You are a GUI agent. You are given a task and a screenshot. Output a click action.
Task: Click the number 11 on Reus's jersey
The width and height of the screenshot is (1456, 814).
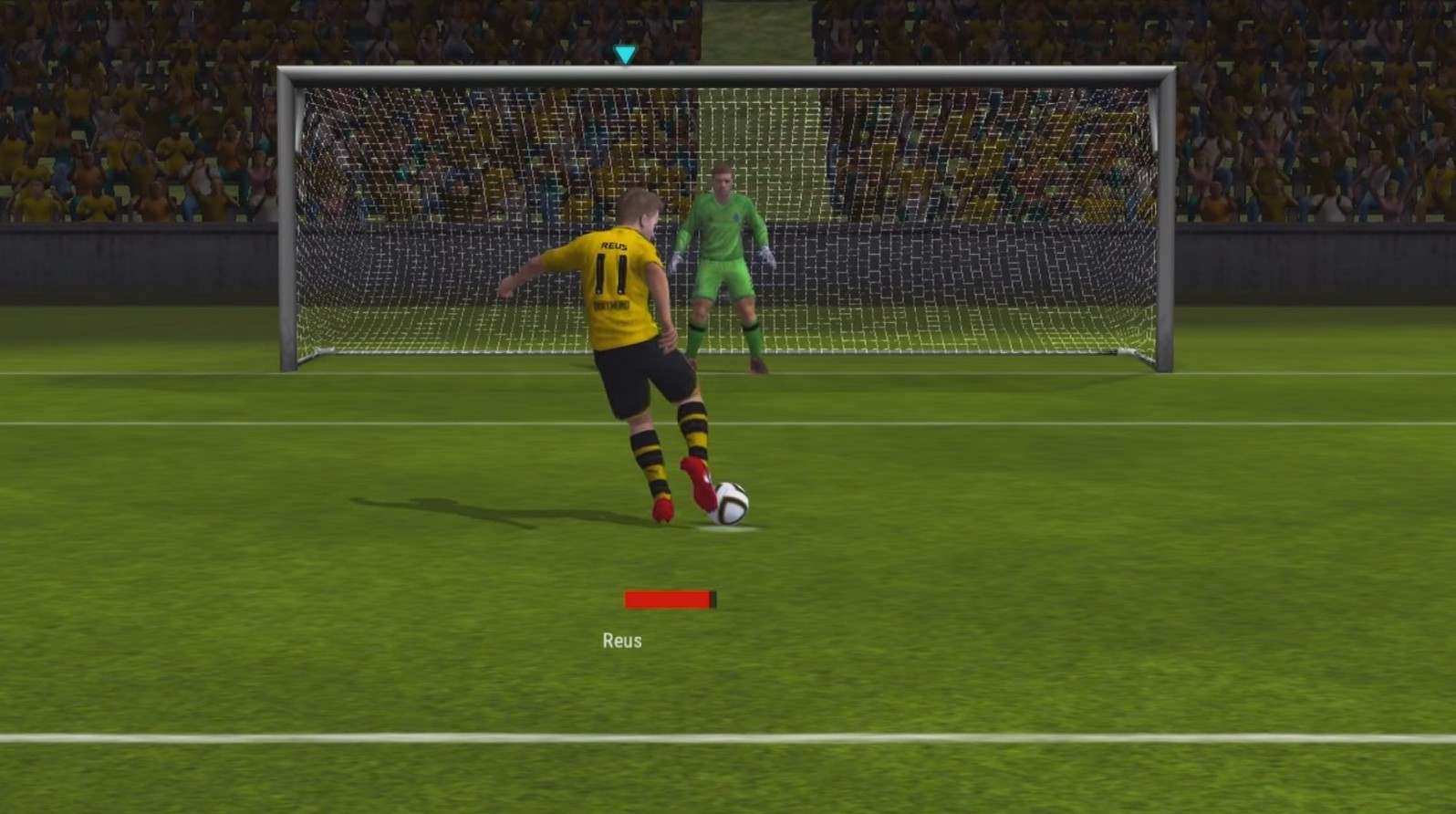(612, 271)
